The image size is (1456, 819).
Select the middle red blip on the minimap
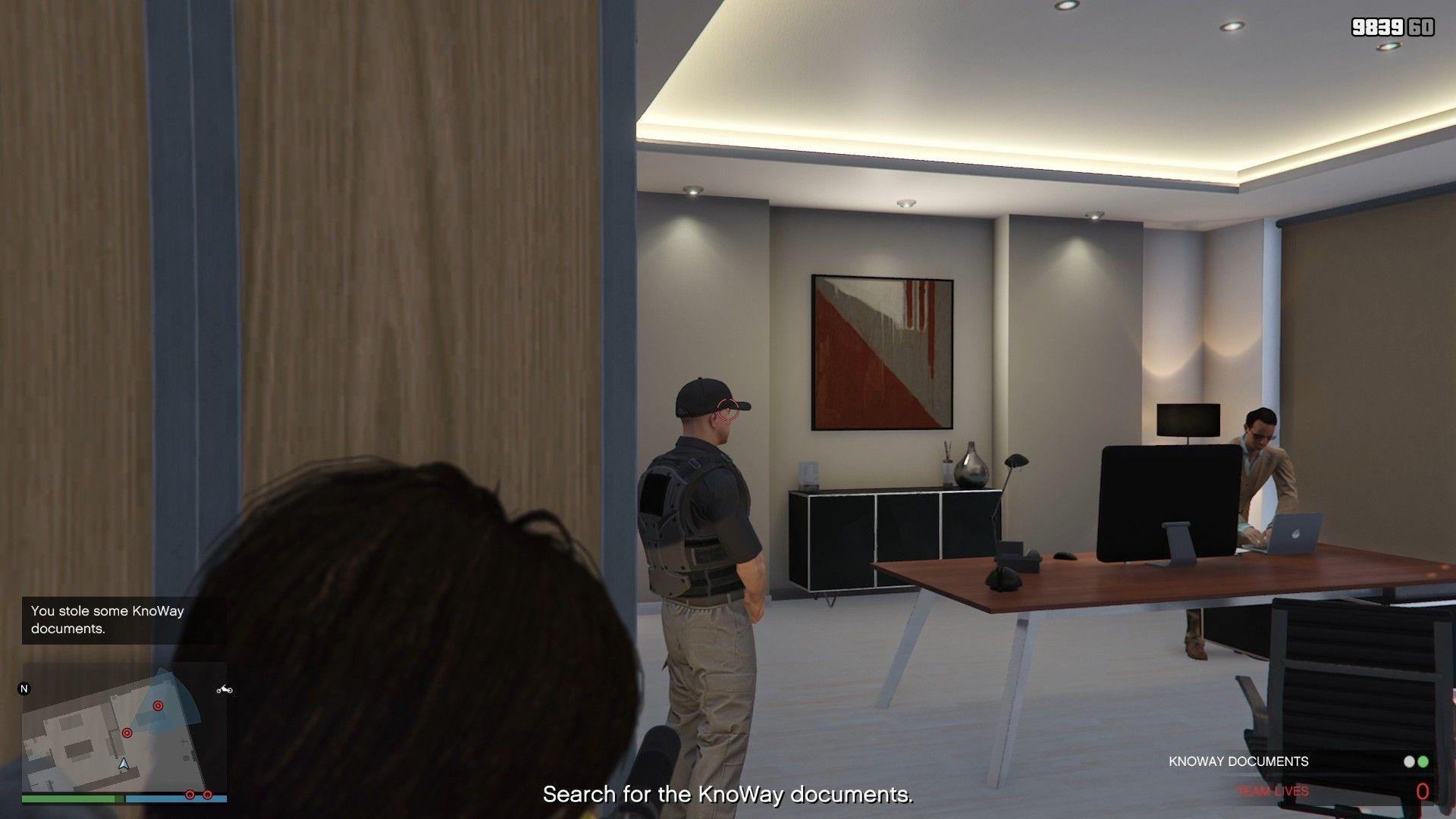tap(127, 733)
